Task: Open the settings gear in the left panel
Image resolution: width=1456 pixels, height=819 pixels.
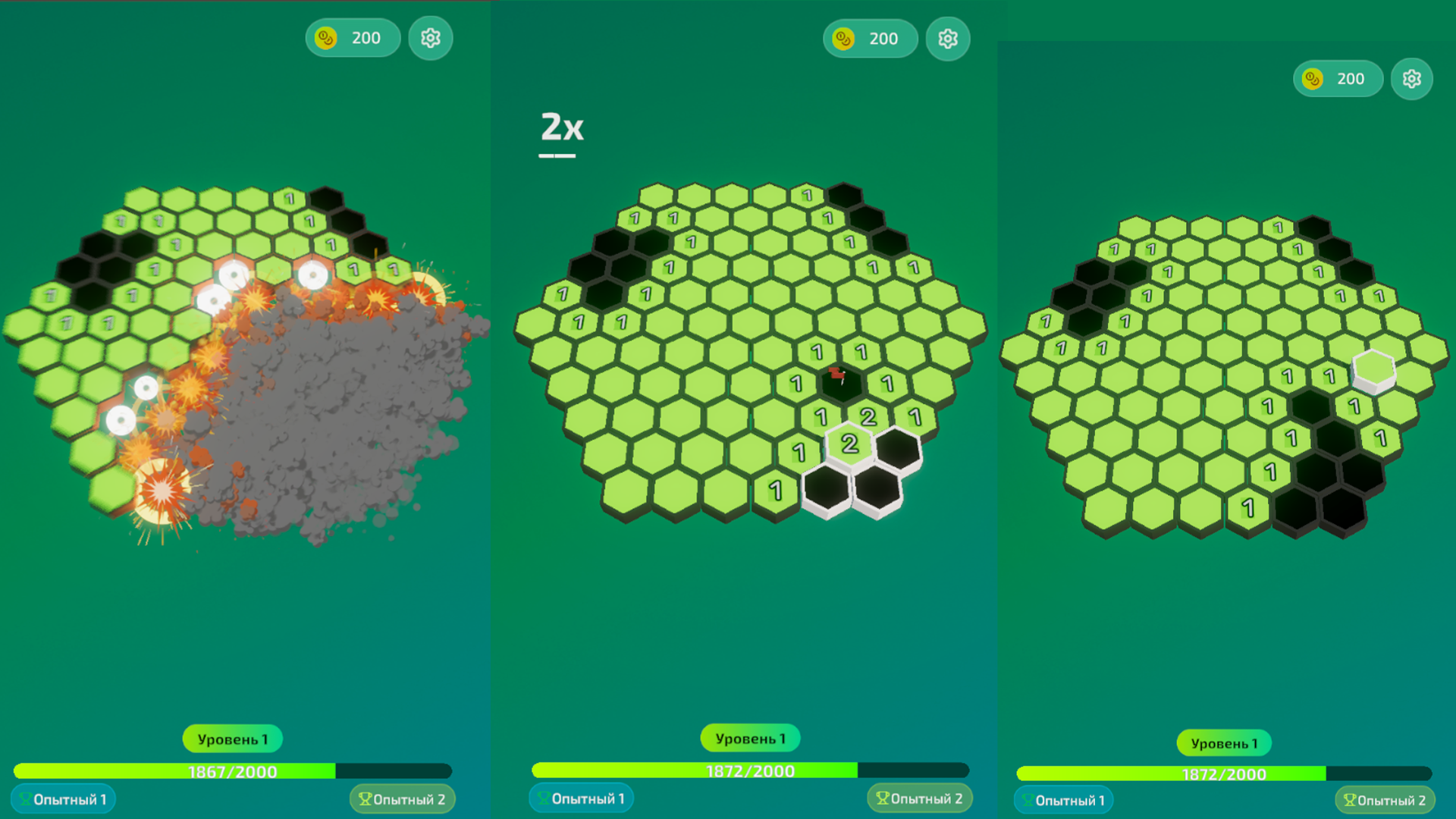Action: coord(430,38)
